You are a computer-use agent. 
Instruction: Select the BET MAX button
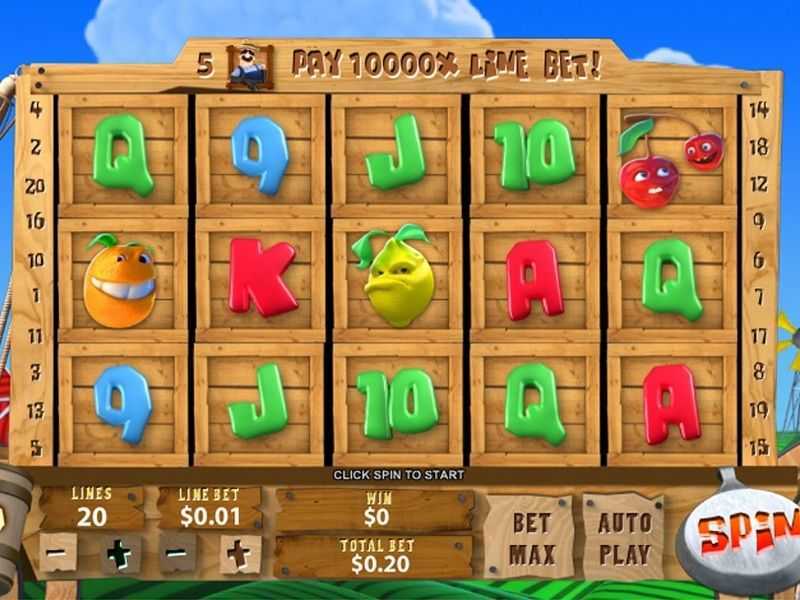coord(531,537)
